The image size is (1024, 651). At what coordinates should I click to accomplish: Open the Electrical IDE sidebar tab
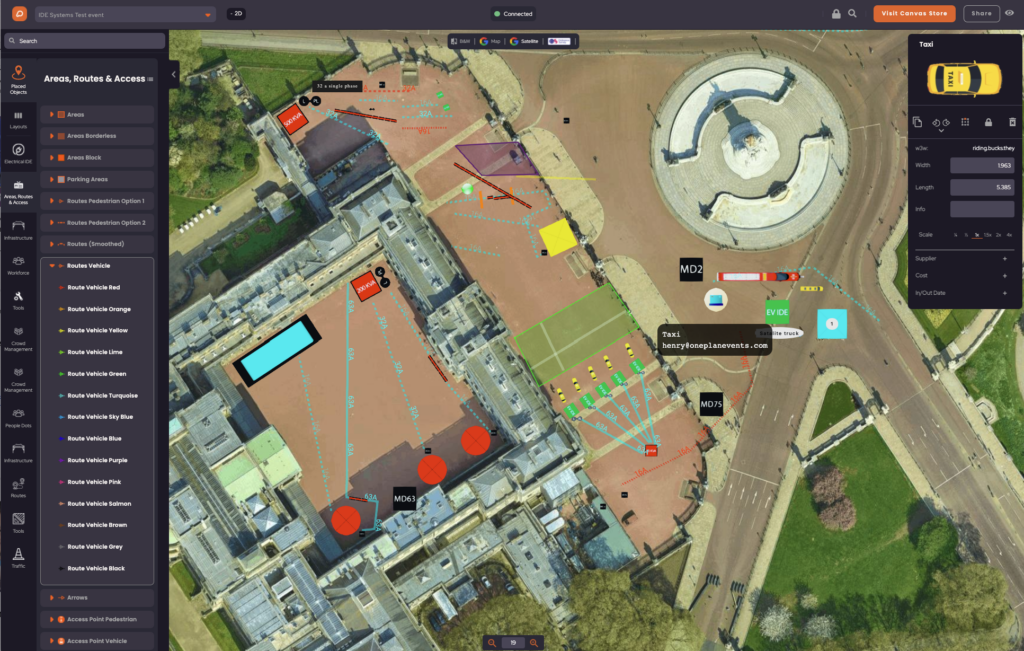pos(18,154)
